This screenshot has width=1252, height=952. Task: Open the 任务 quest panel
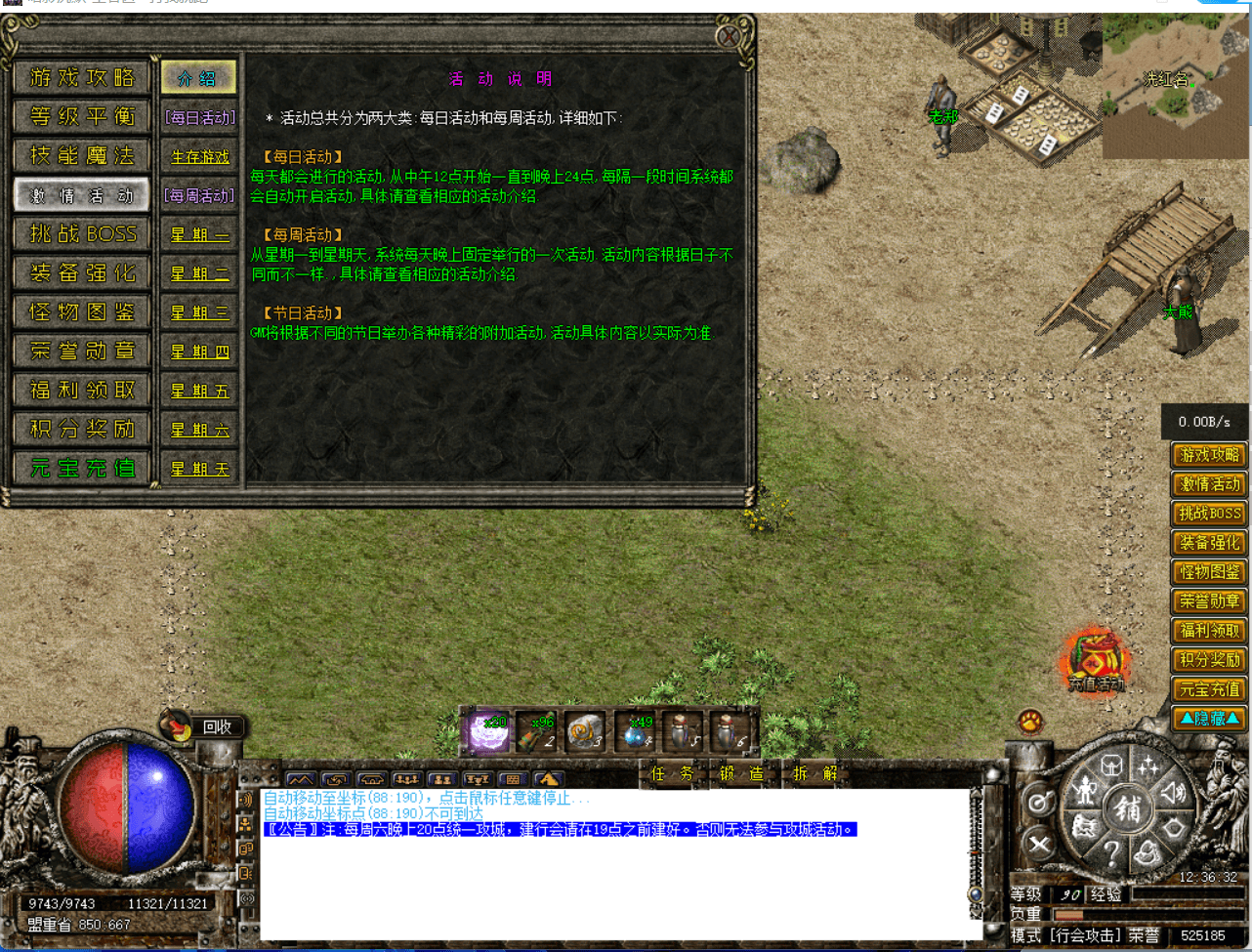pos(671,773)
